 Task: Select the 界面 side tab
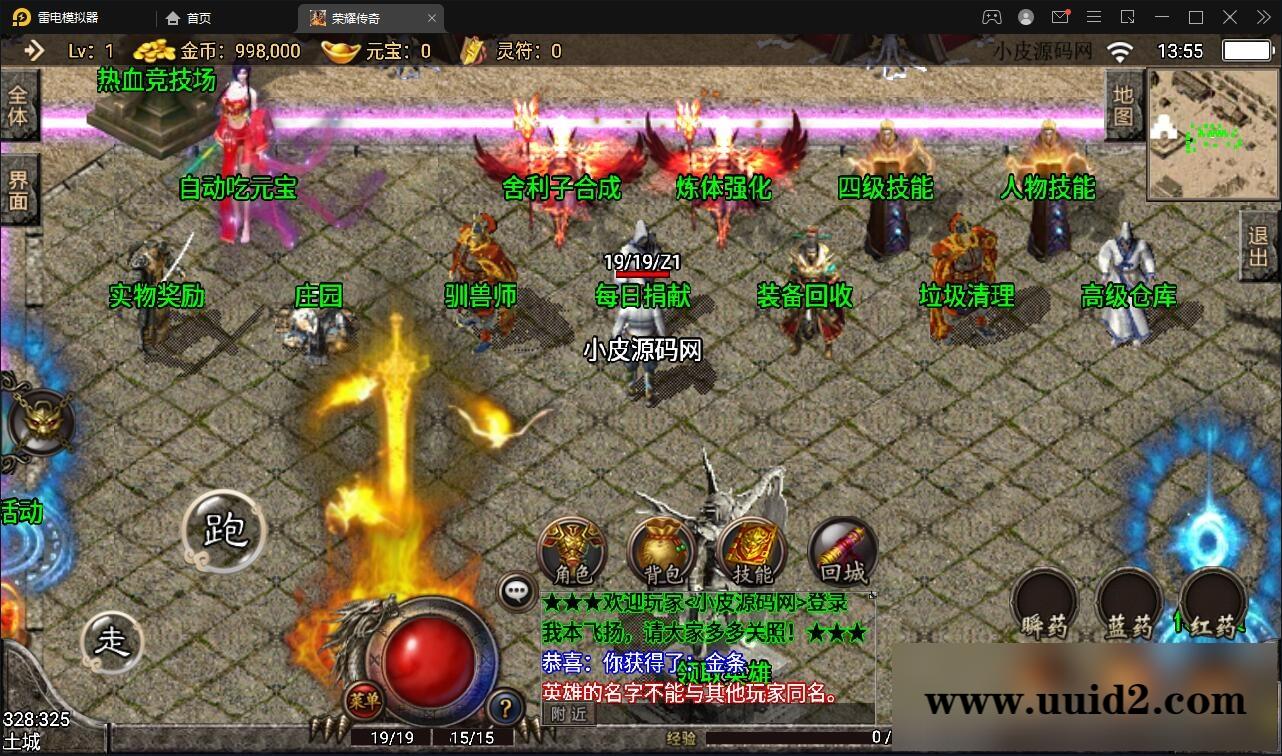[x=18, y=191]
